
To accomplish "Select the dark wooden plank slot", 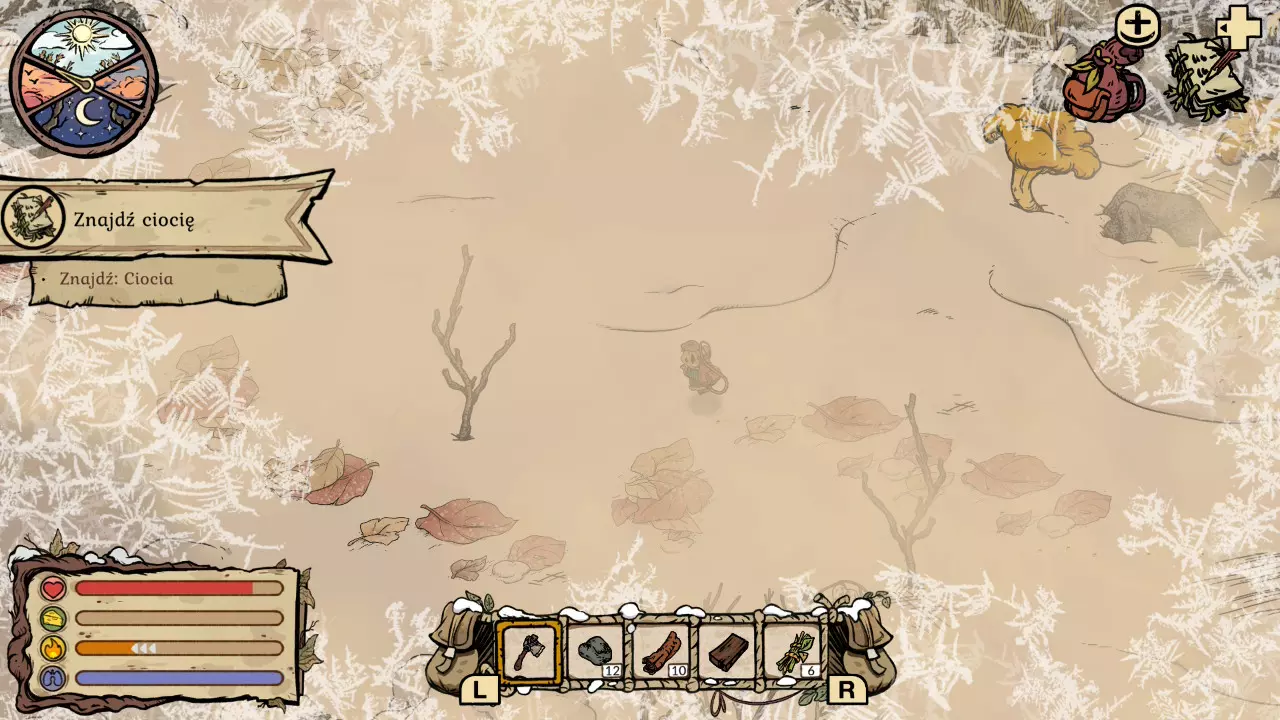I will point(727,653).
